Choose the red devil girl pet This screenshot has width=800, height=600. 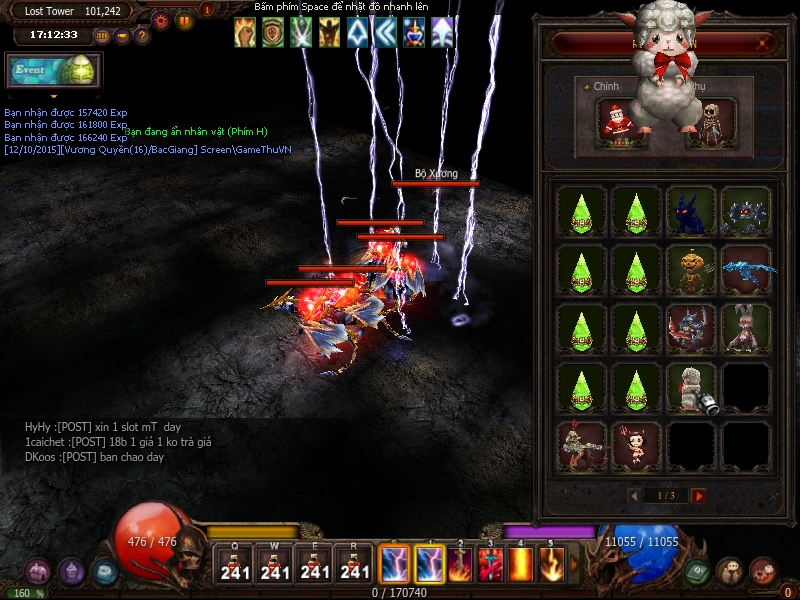point(636,445)
